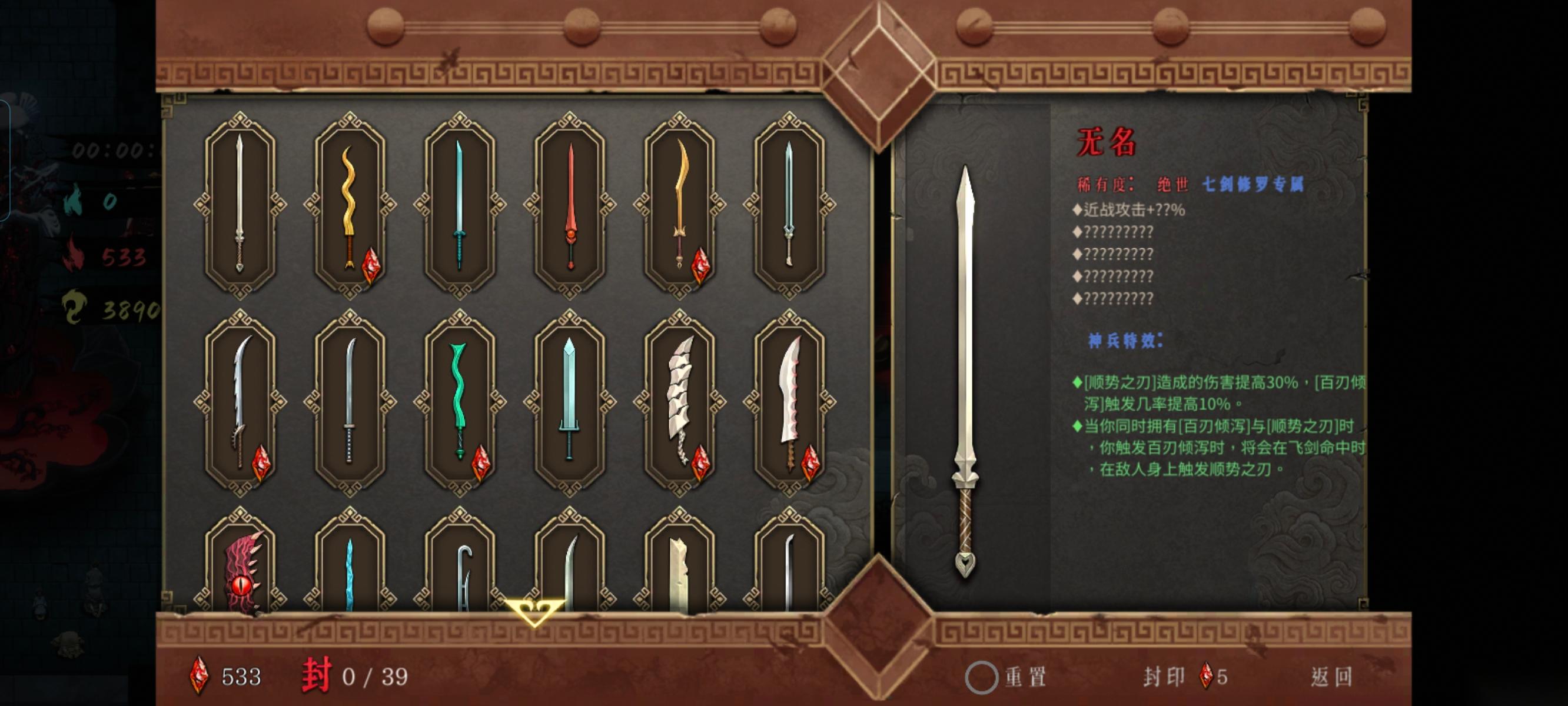This screenshot has width=1568, height=706.
Task: Click the golden scroll-down arrow
Action: 534,612
